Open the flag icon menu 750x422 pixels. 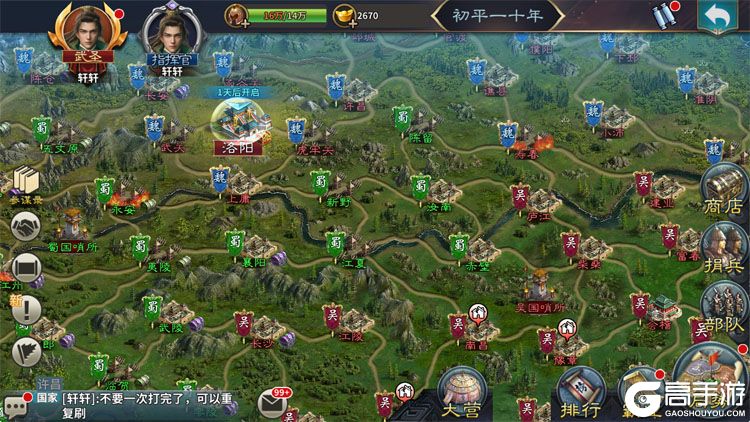click(26, 350)
